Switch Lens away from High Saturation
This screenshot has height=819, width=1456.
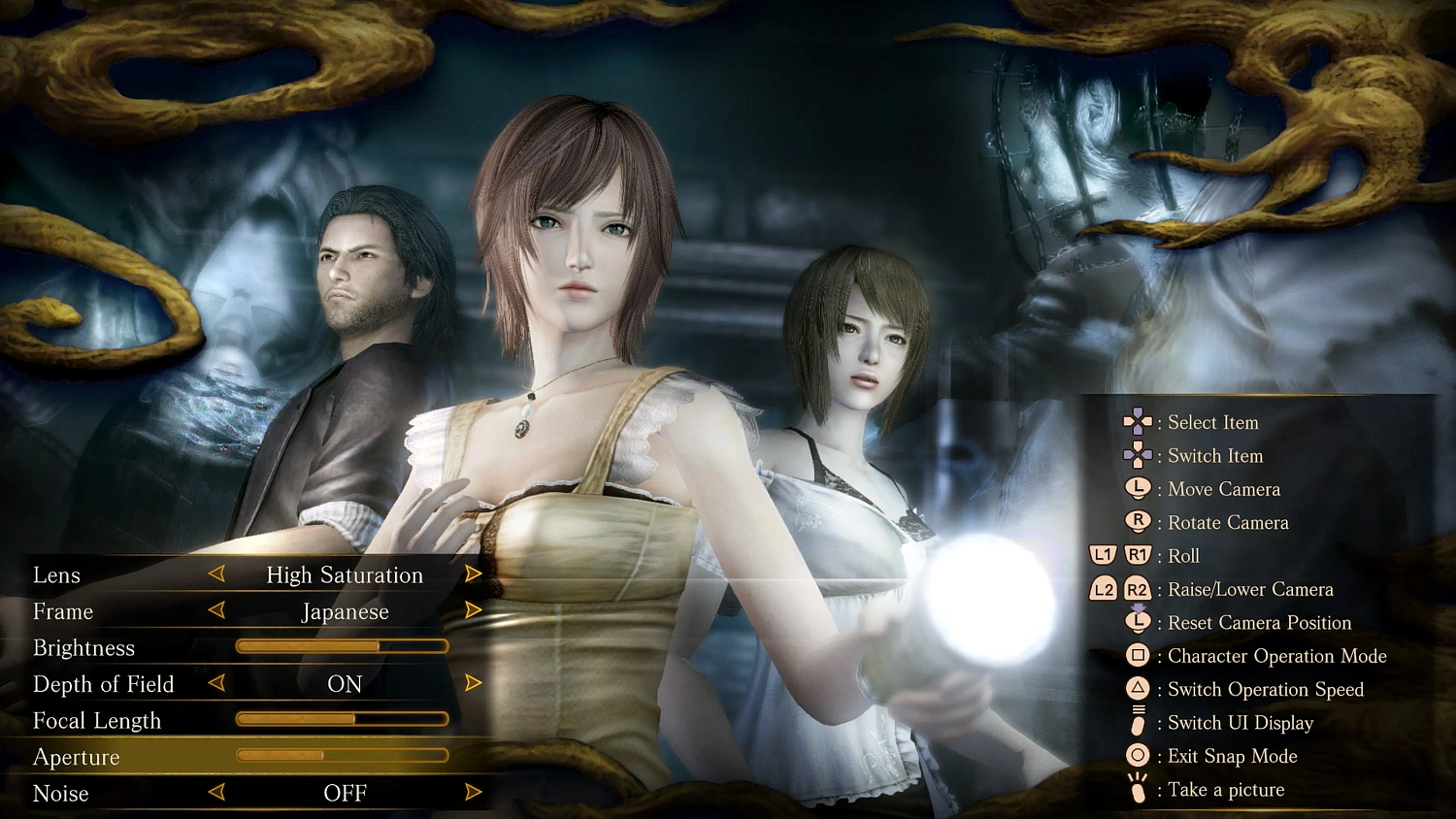tap(474, 573)
